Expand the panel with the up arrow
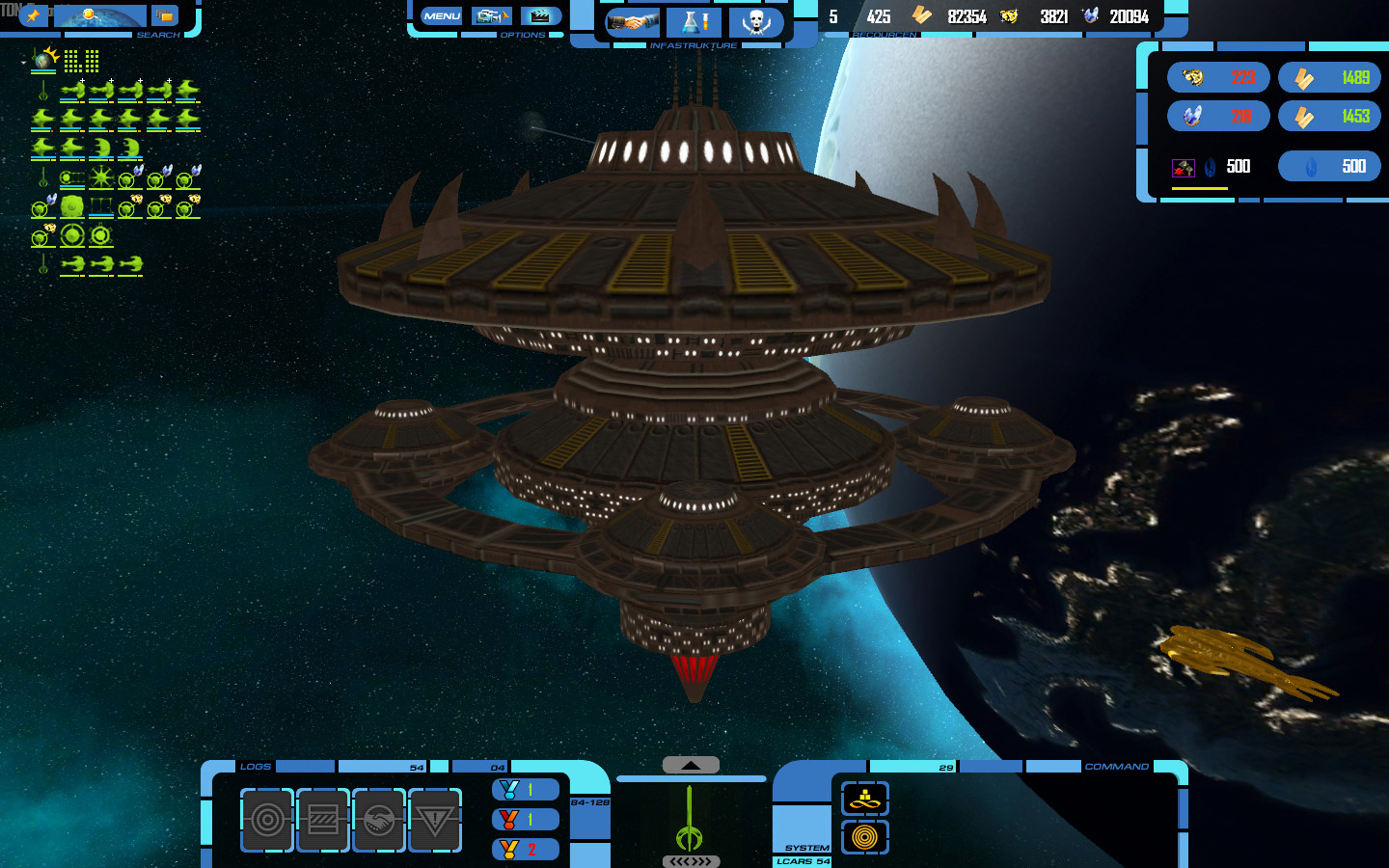This screenshot has width=1389, height=868. click(691, 765)
